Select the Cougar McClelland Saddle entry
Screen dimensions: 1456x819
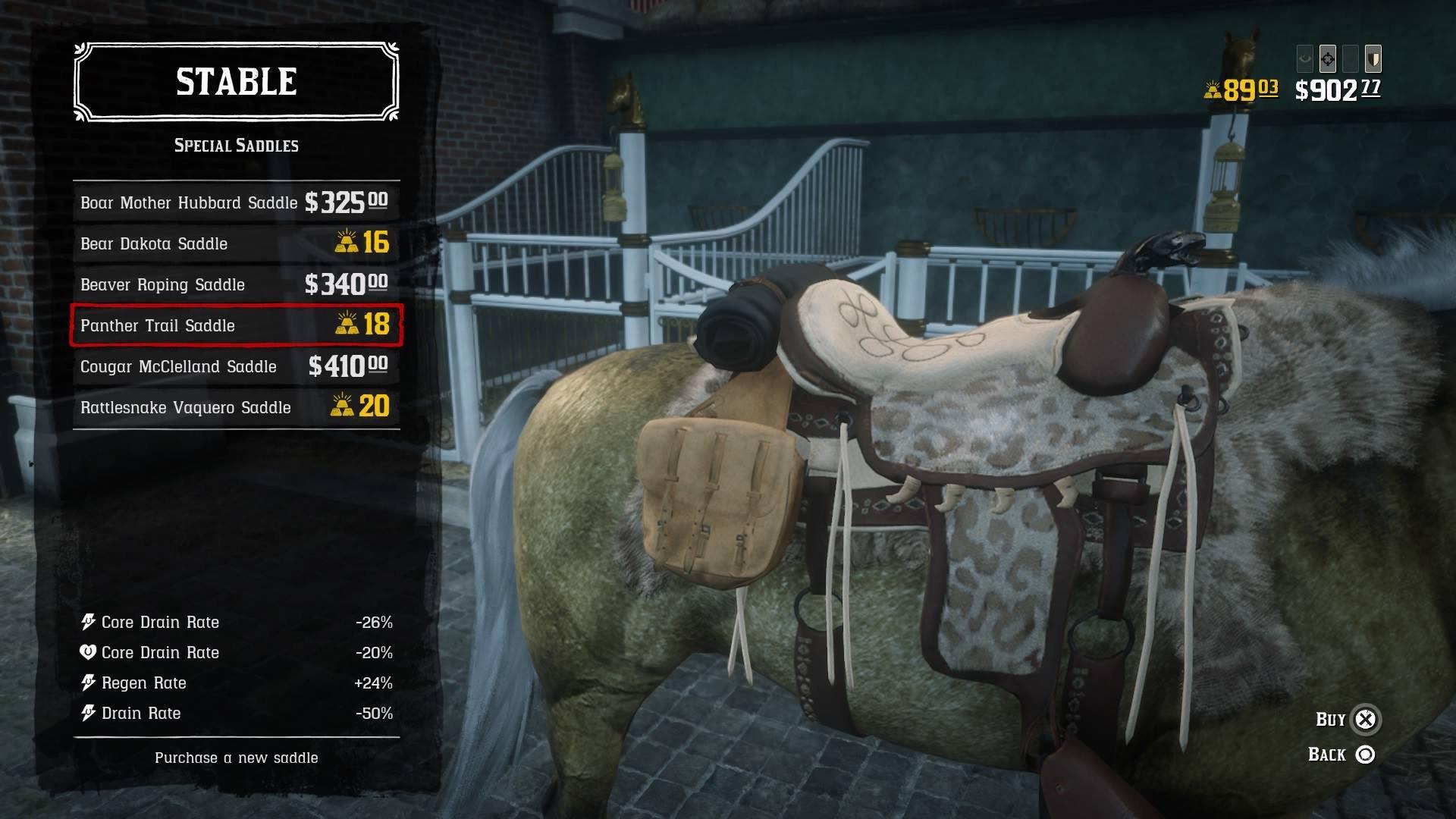pyautogui.click(x=235, y=366)
